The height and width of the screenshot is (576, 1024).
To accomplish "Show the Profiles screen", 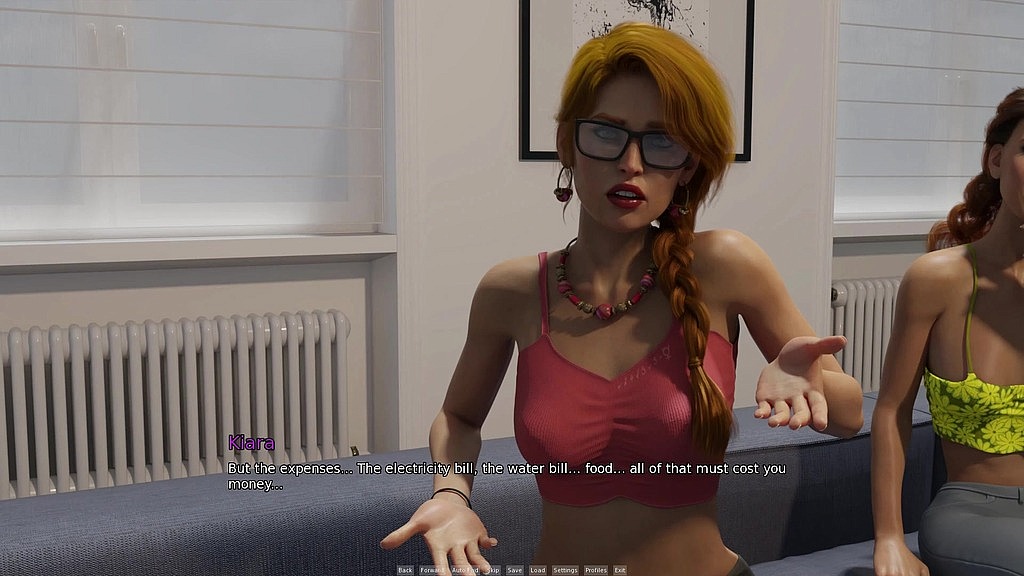I will point(596,570).
